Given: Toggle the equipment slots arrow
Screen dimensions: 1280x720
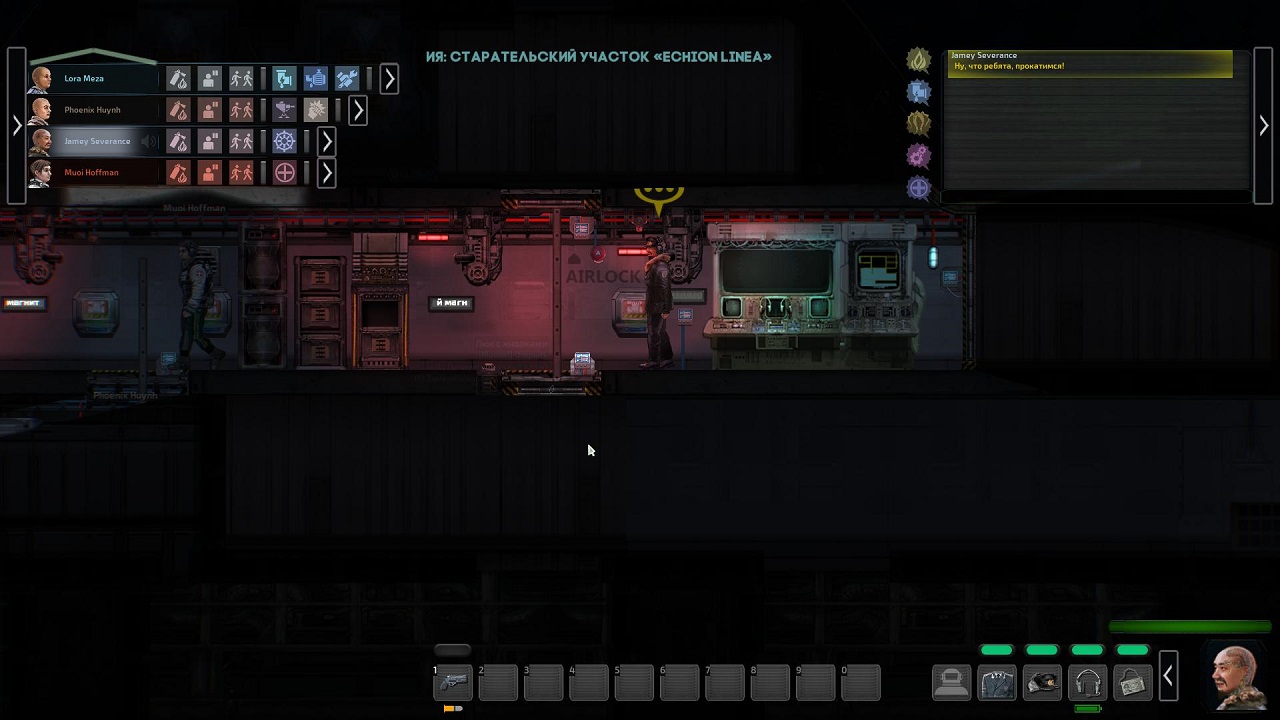Looking at the screenshot, I should (x=1167, y=678).
